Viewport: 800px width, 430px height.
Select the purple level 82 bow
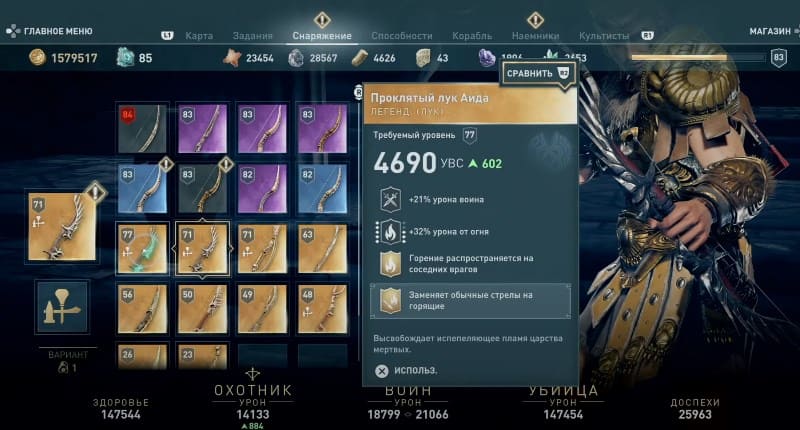tap(263, 189)
